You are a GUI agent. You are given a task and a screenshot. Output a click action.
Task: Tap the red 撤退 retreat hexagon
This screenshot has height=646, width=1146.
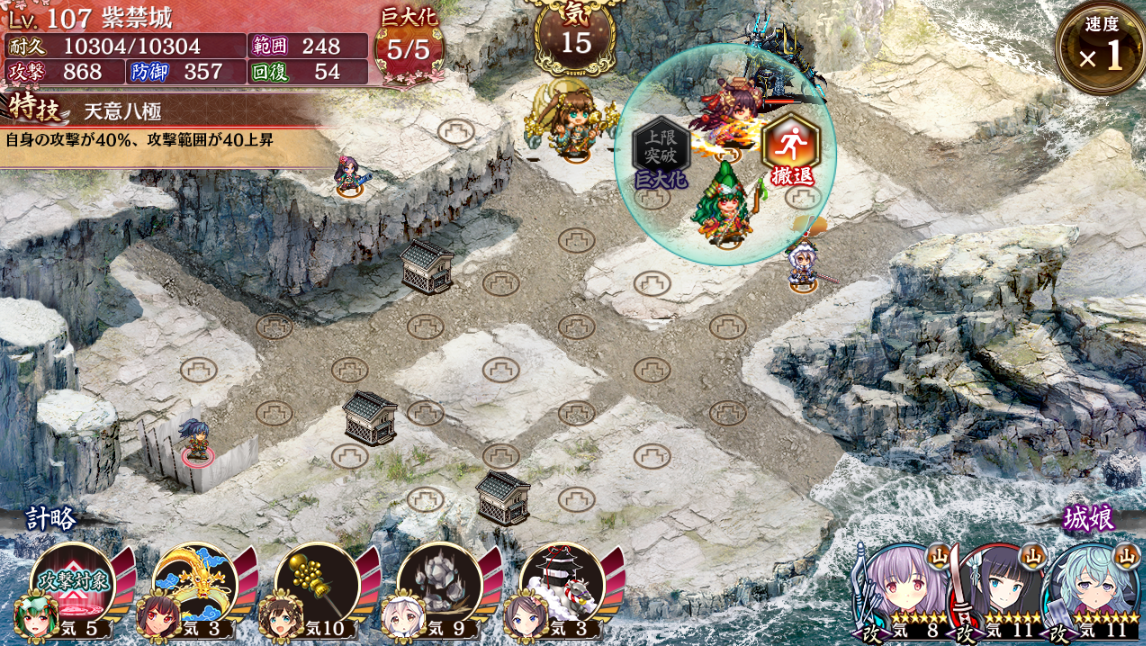[790, 150]
